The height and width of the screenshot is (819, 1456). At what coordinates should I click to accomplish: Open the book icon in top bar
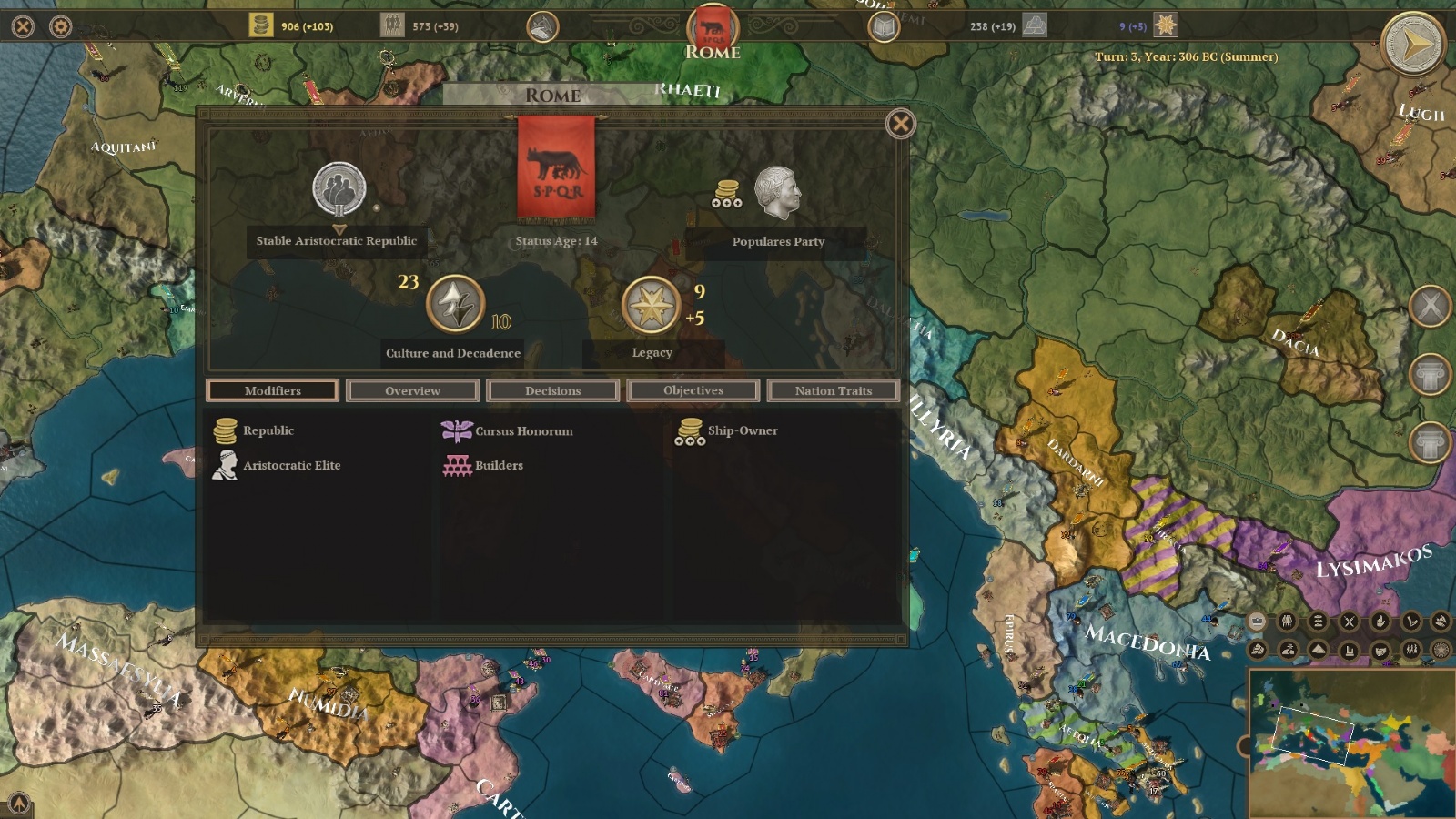pos(884,27)
